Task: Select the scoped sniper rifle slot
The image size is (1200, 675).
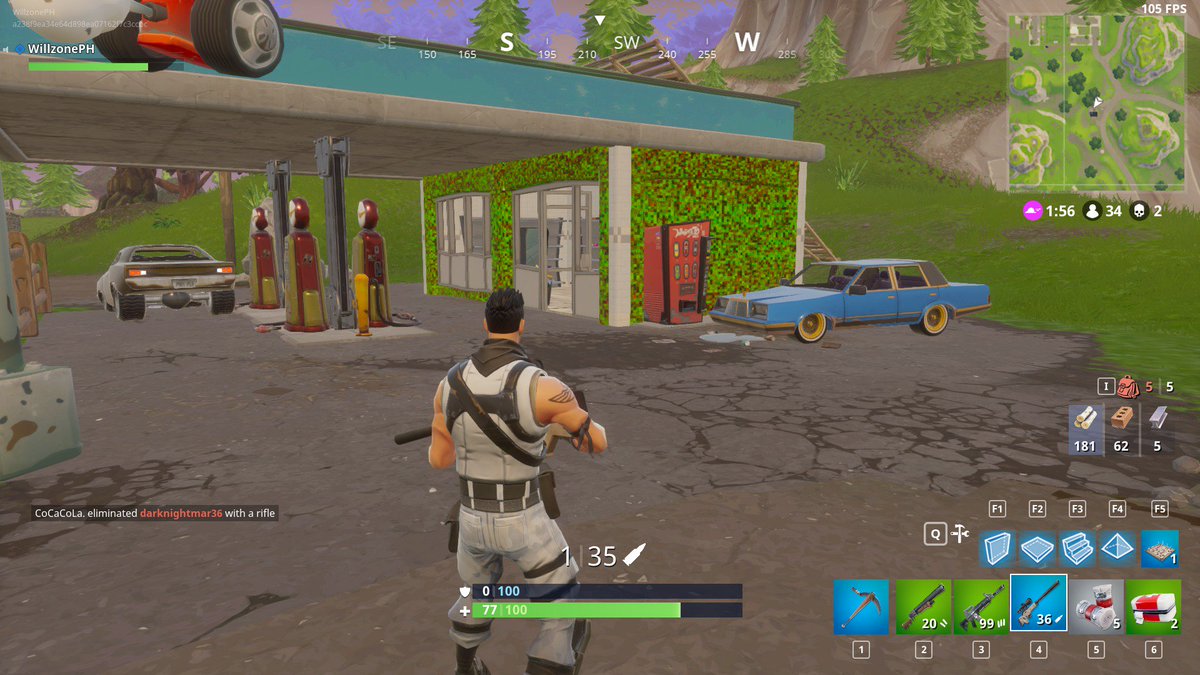Action: 1039,603
